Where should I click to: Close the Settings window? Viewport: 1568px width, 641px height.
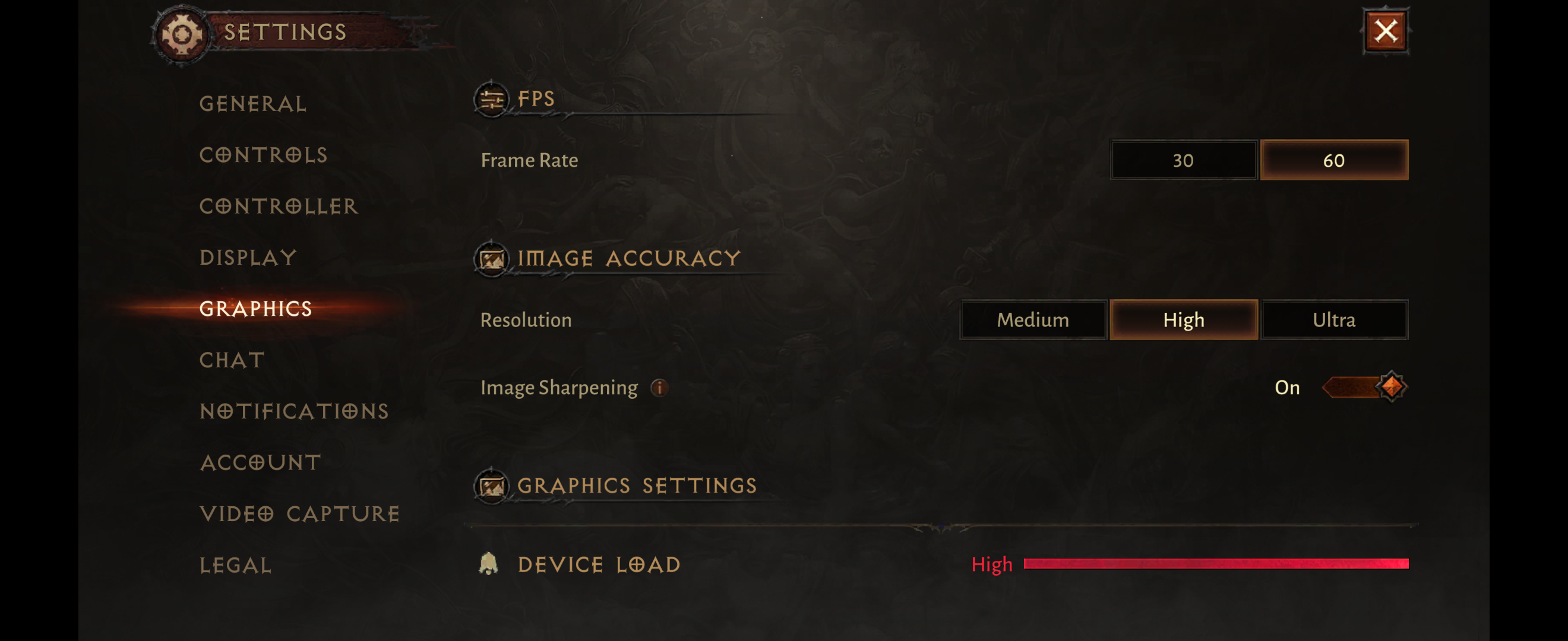pos(1386,31)
